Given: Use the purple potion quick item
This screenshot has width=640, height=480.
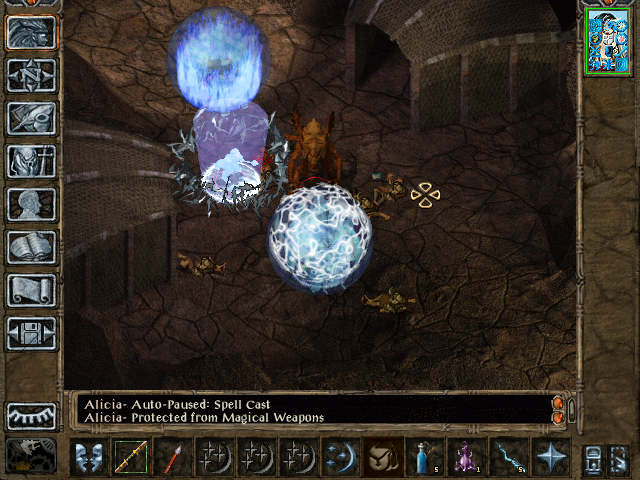Looking at the screenshot, I should pos(466,457).
